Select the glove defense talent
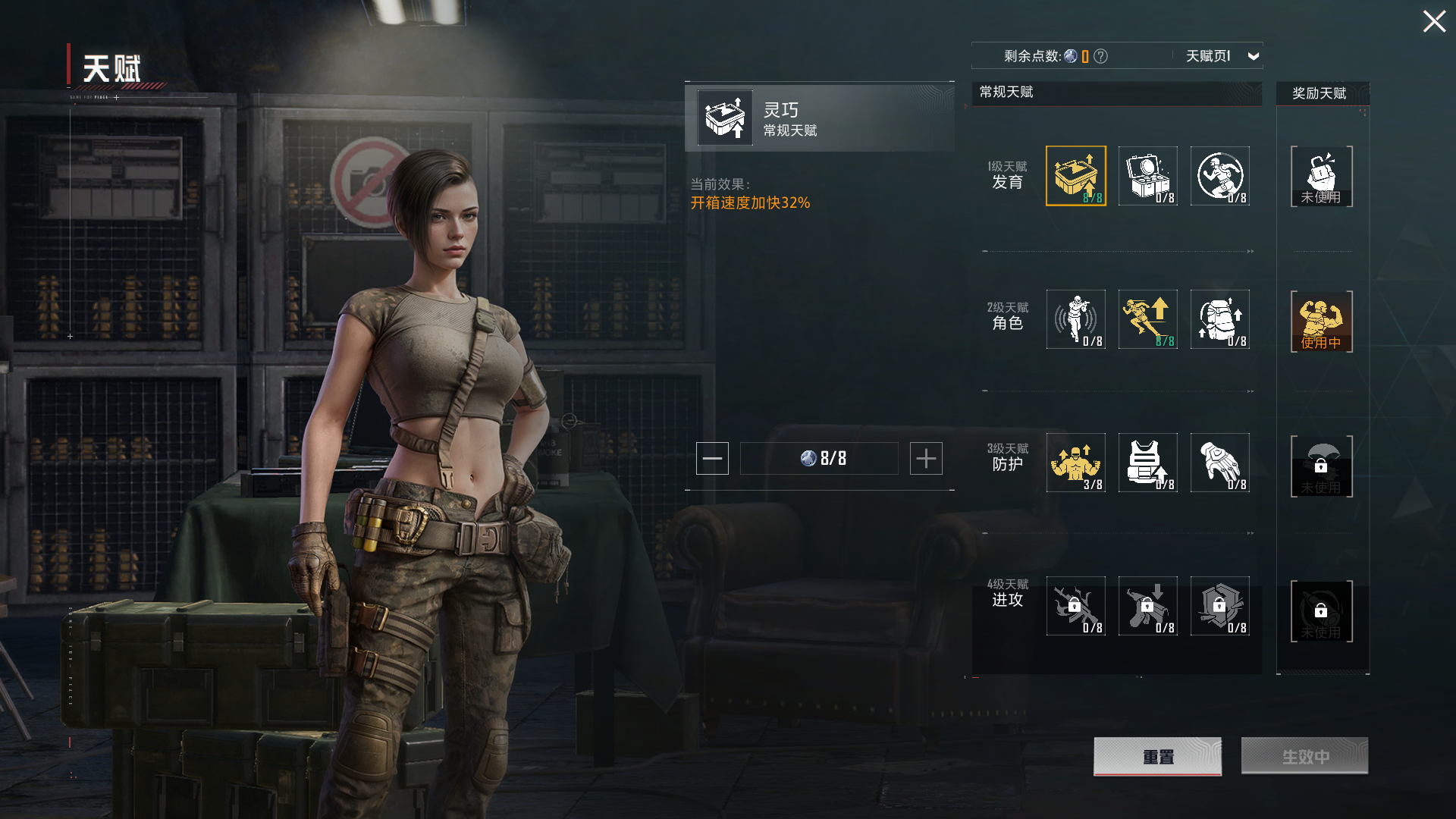The width and height of the screenshot is (1456, 819). (x=1219, y=463)
